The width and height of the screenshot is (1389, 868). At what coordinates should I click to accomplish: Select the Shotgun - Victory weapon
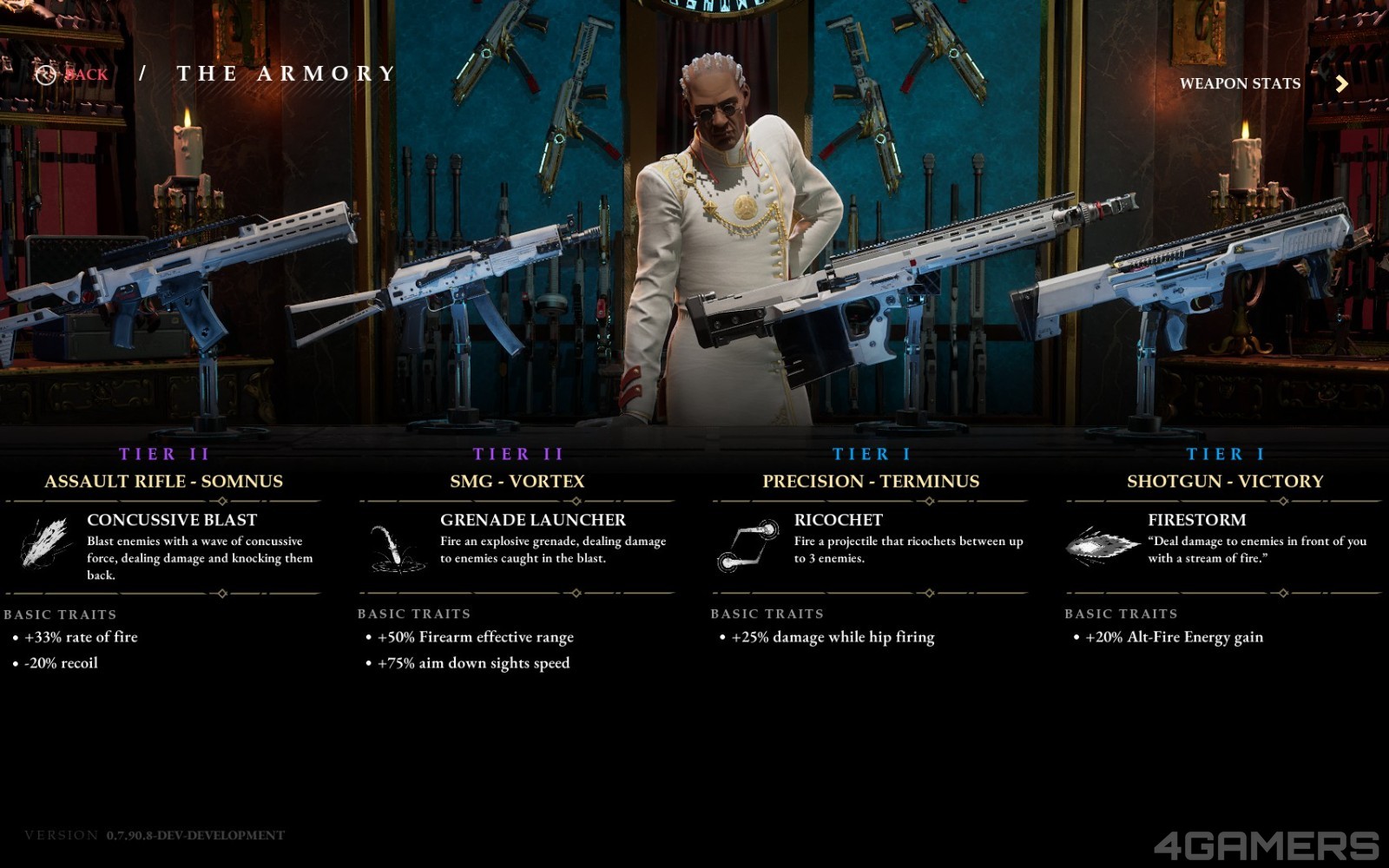(1225, 481)
